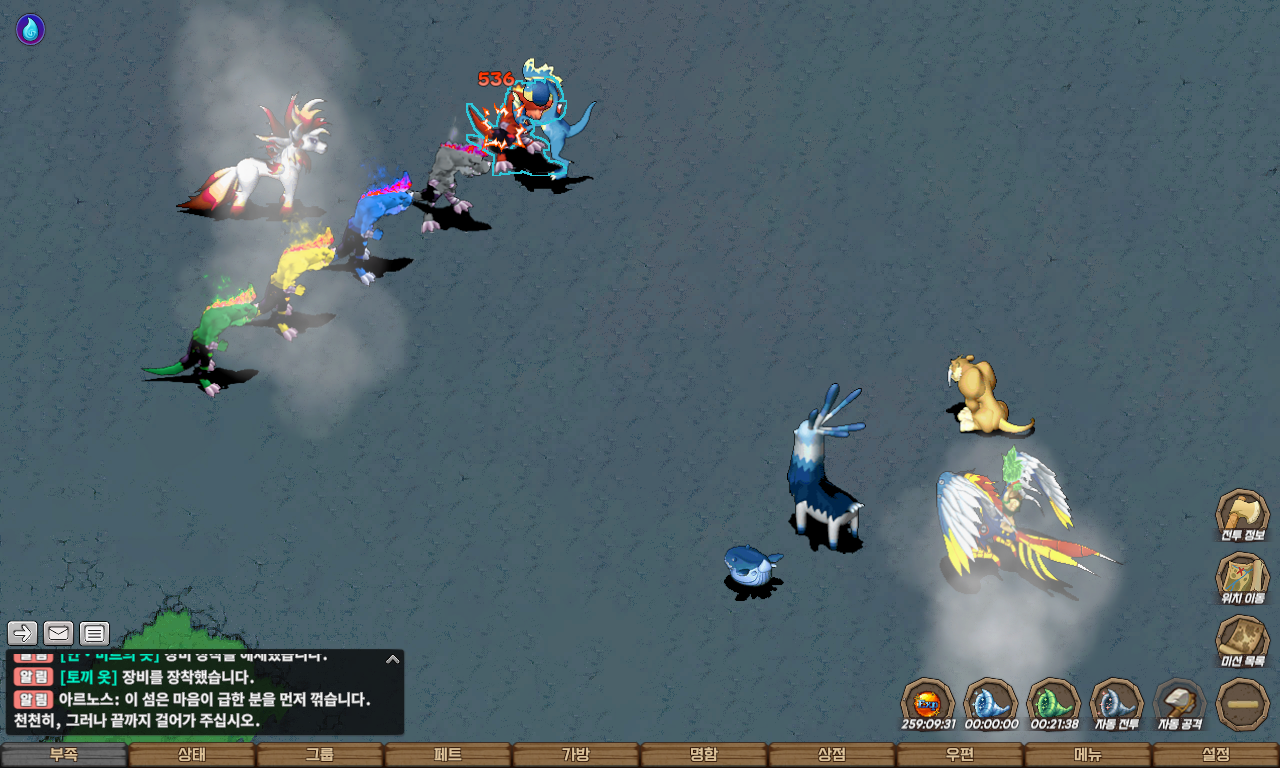Screen dimensions: 1280x768
Task: Select the grayed 부족 (Tribe) button
Action: pyautogui.click(x=64, y=755)
